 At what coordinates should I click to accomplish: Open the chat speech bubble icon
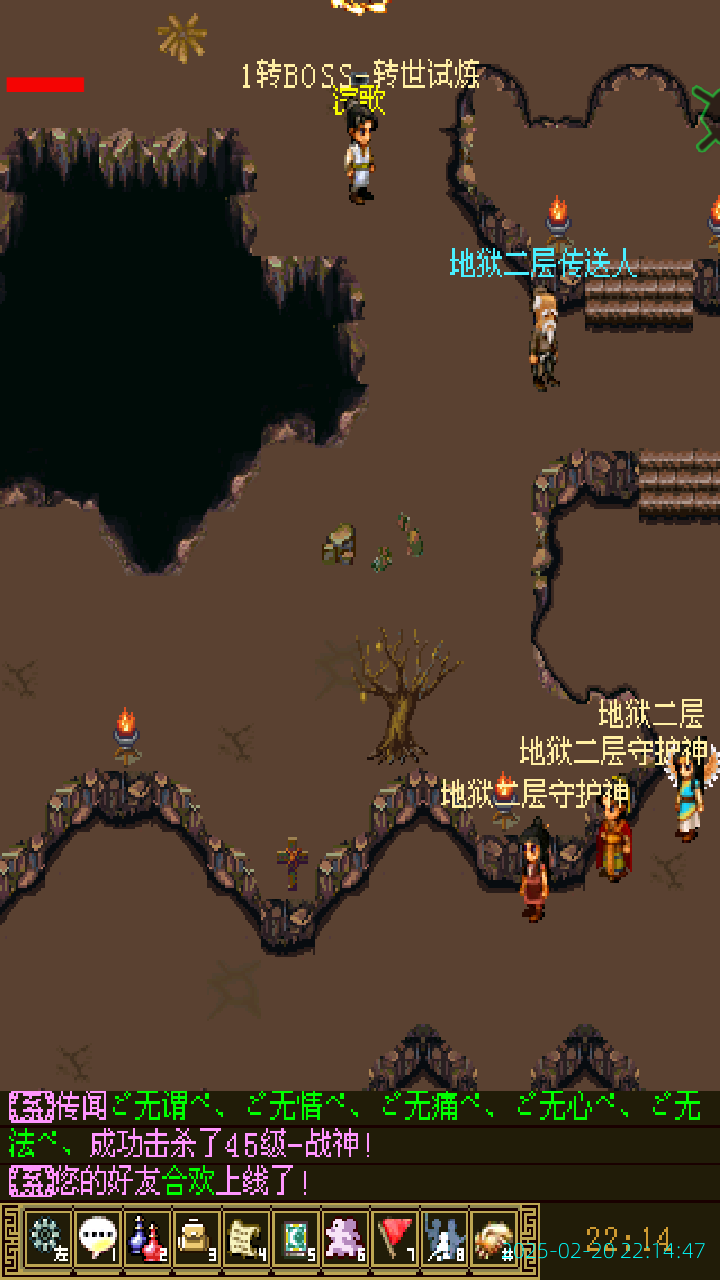coord(98,1239)
